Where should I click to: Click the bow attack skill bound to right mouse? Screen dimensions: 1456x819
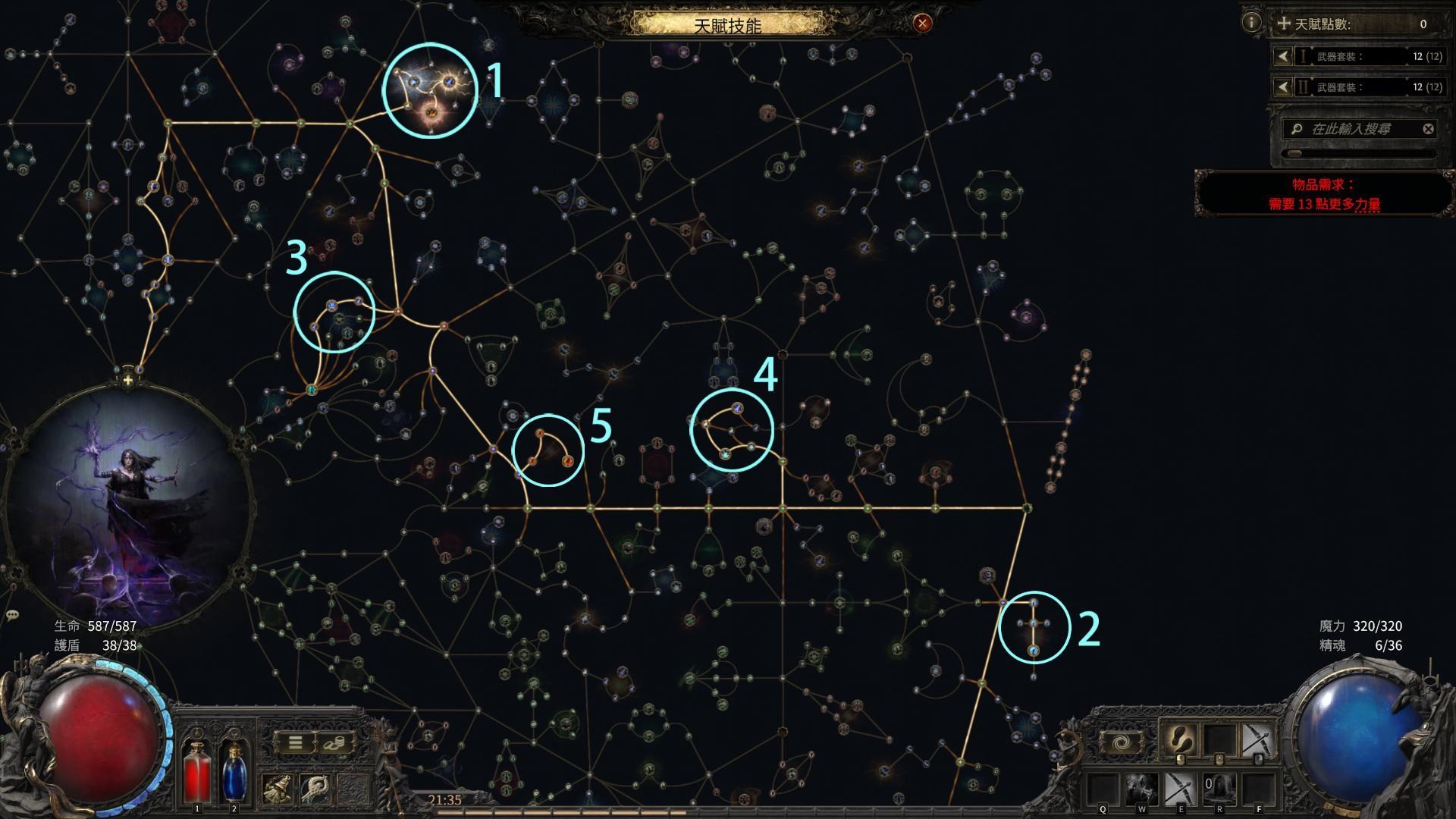coord(1260,739)
